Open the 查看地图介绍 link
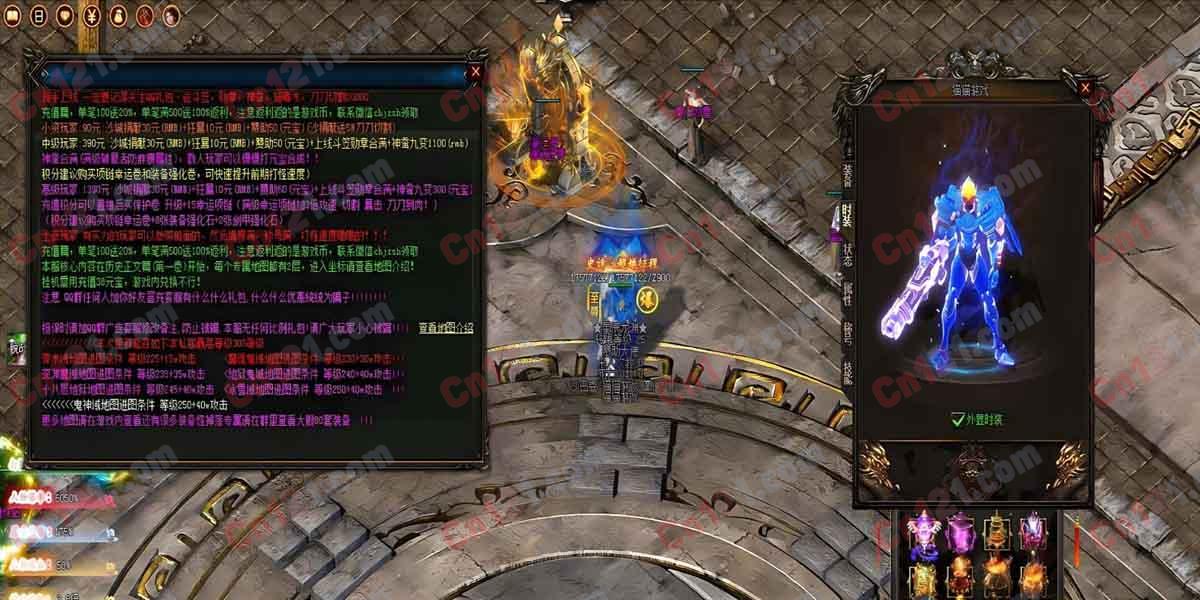 445,327
